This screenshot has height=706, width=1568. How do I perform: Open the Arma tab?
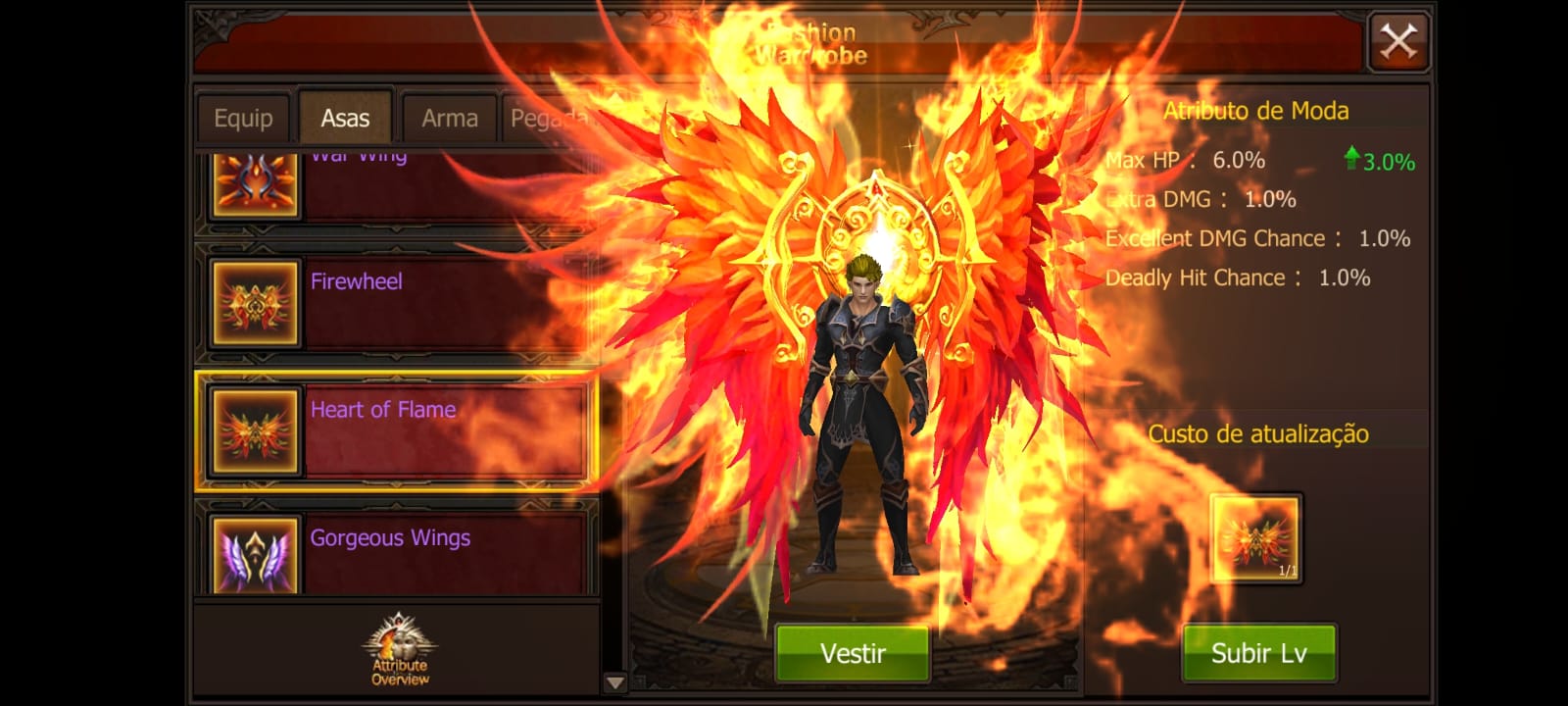coord(449,119)
